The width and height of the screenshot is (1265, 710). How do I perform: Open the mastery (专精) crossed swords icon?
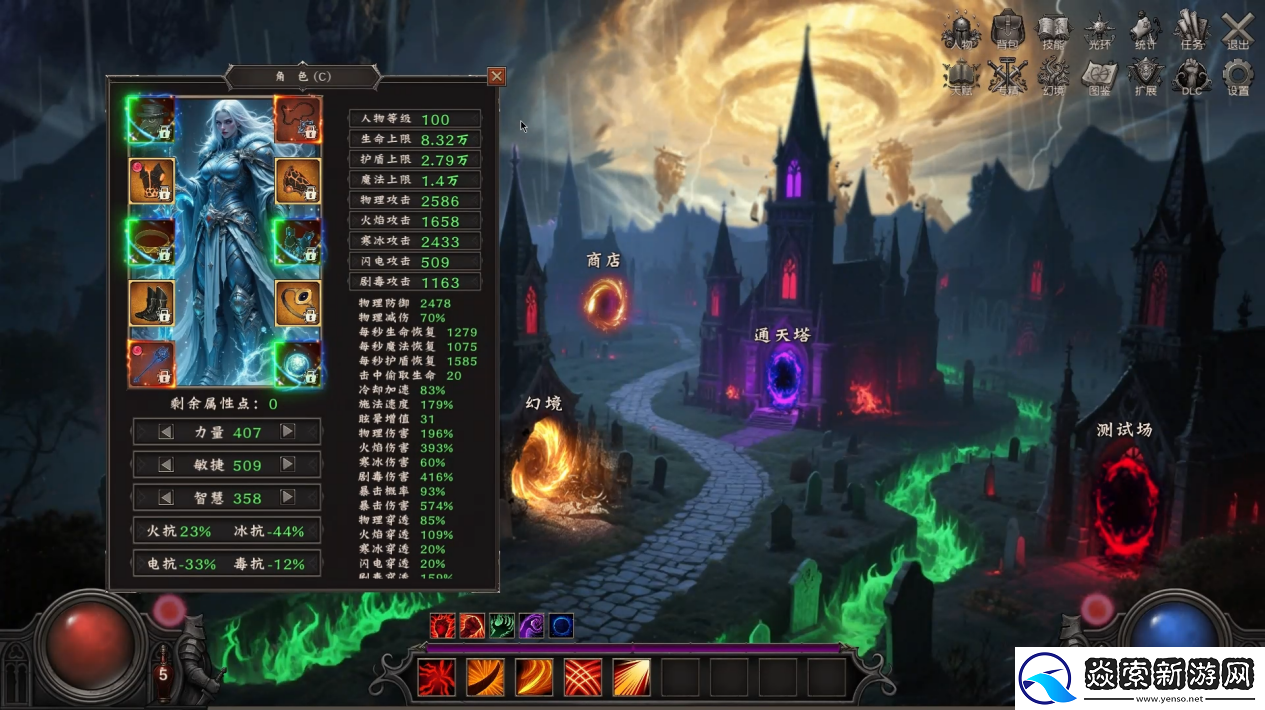coord(1007,76)
